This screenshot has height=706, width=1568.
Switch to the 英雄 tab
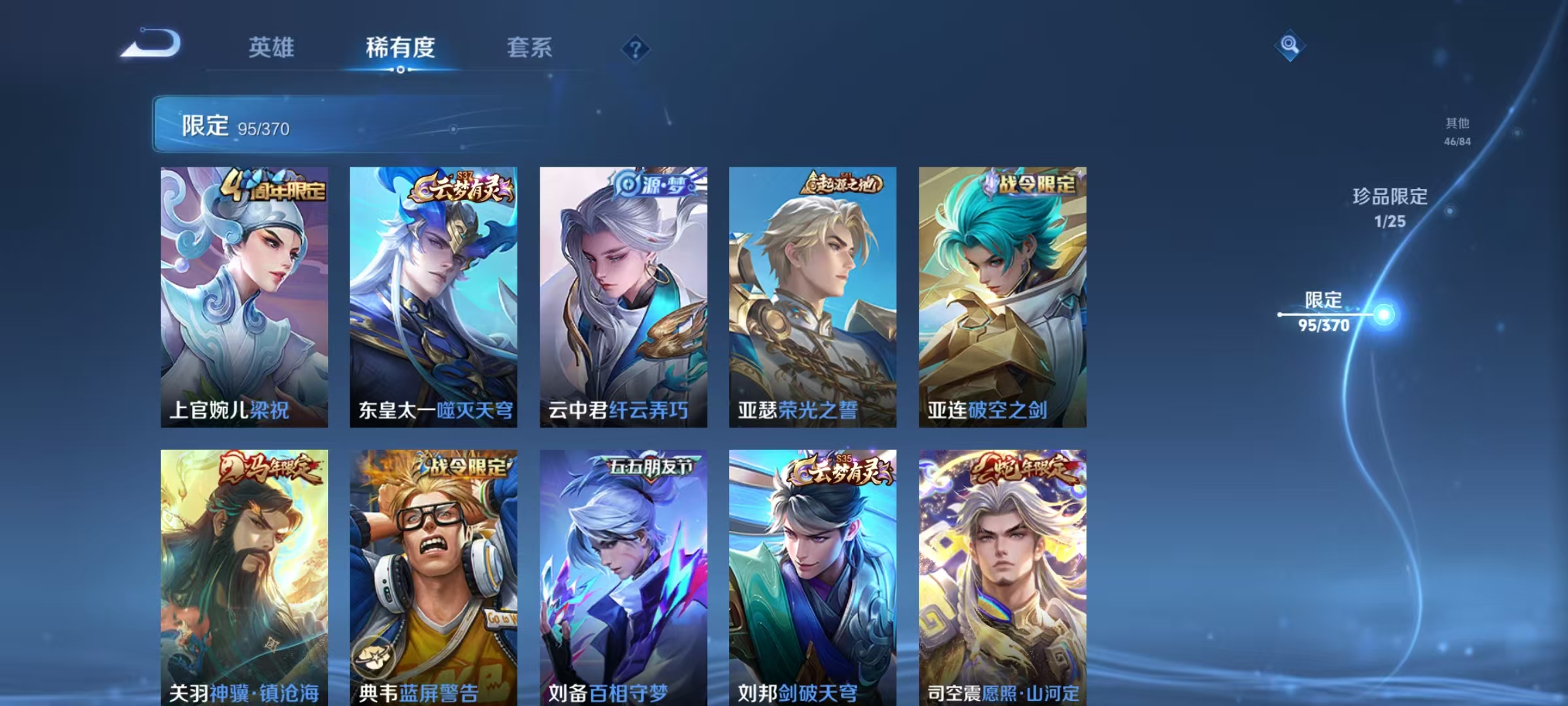tap(272, 48)
